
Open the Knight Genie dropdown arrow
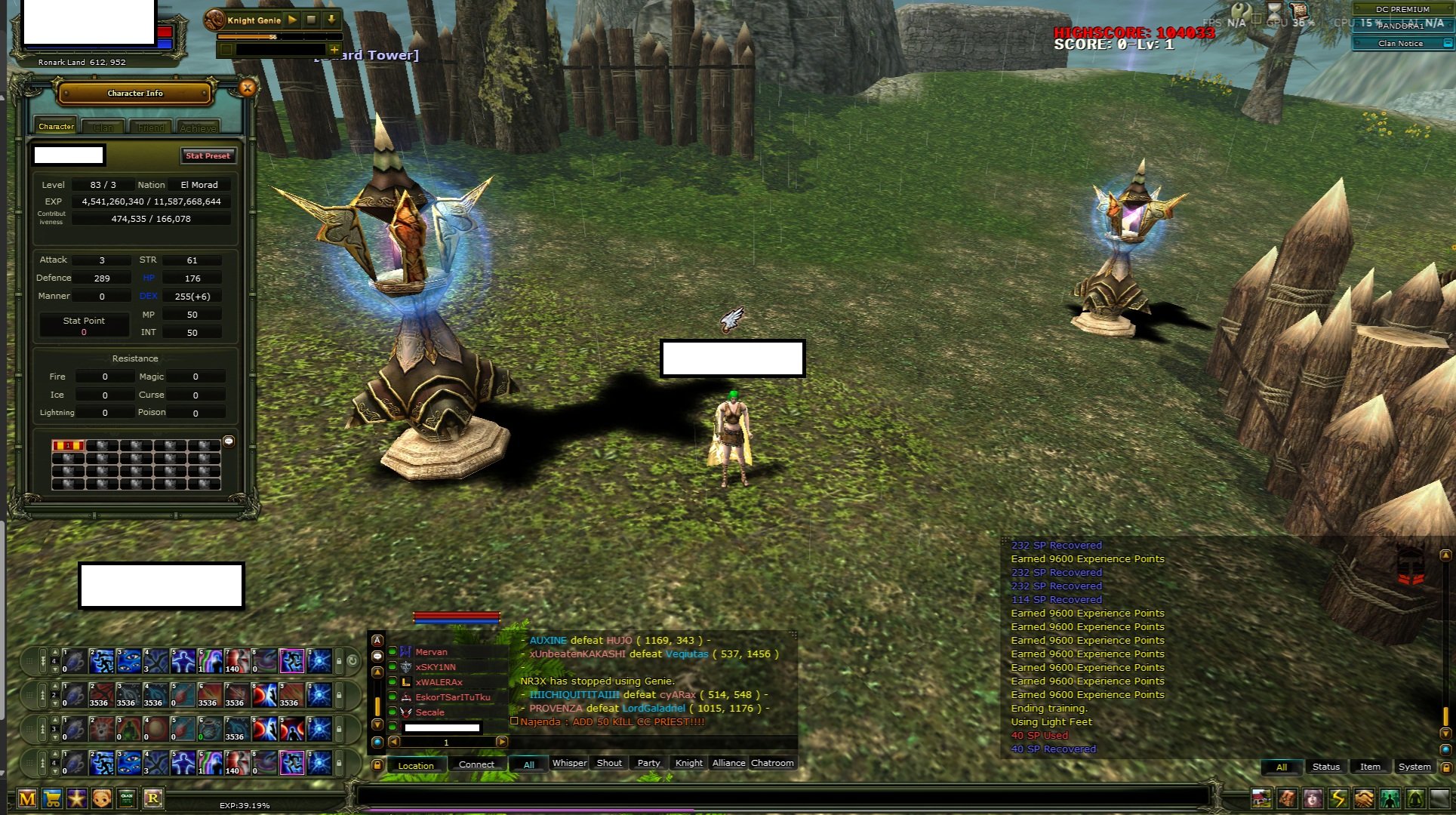[331, 20]
